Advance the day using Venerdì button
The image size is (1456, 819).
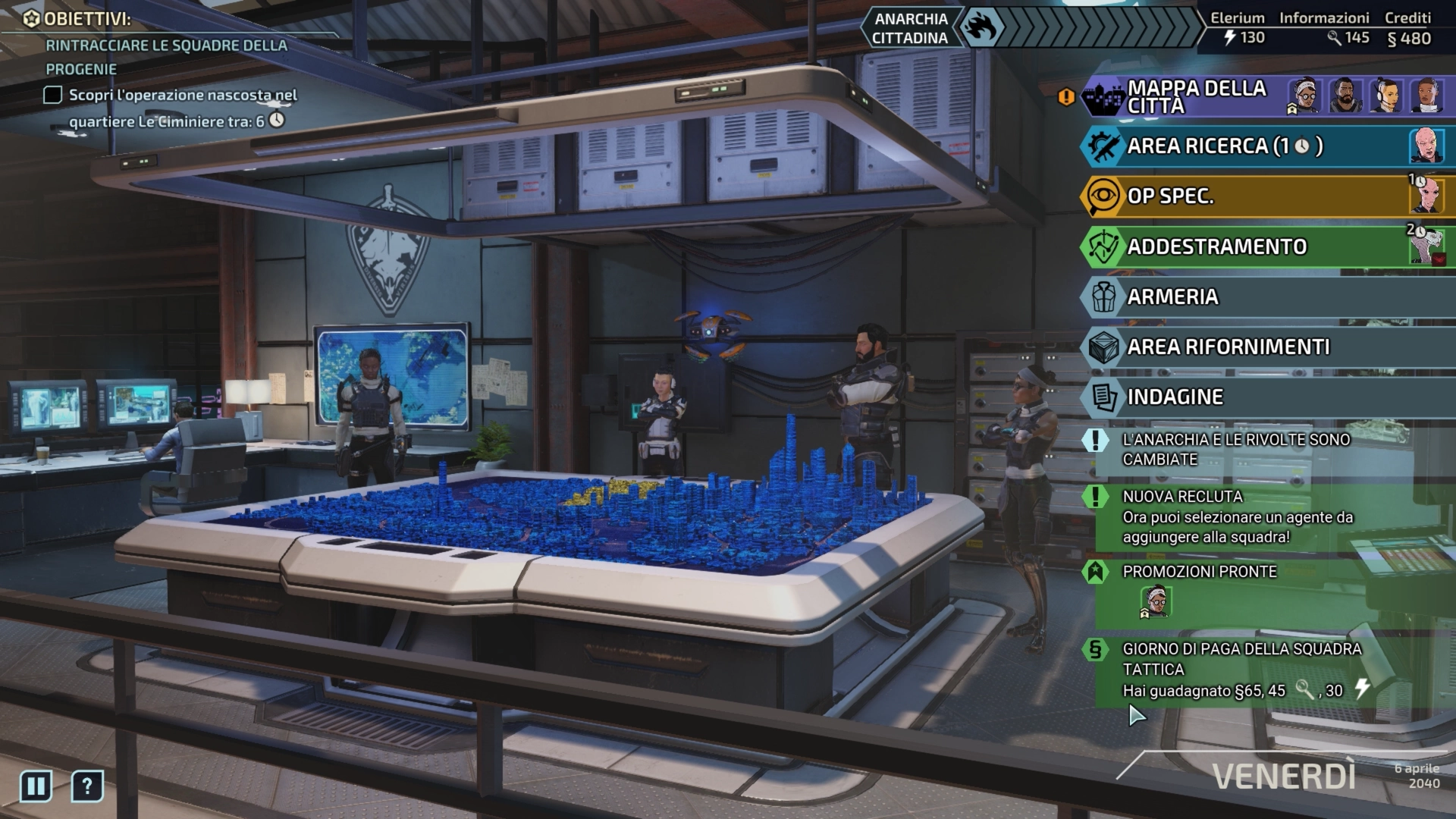1283,777
